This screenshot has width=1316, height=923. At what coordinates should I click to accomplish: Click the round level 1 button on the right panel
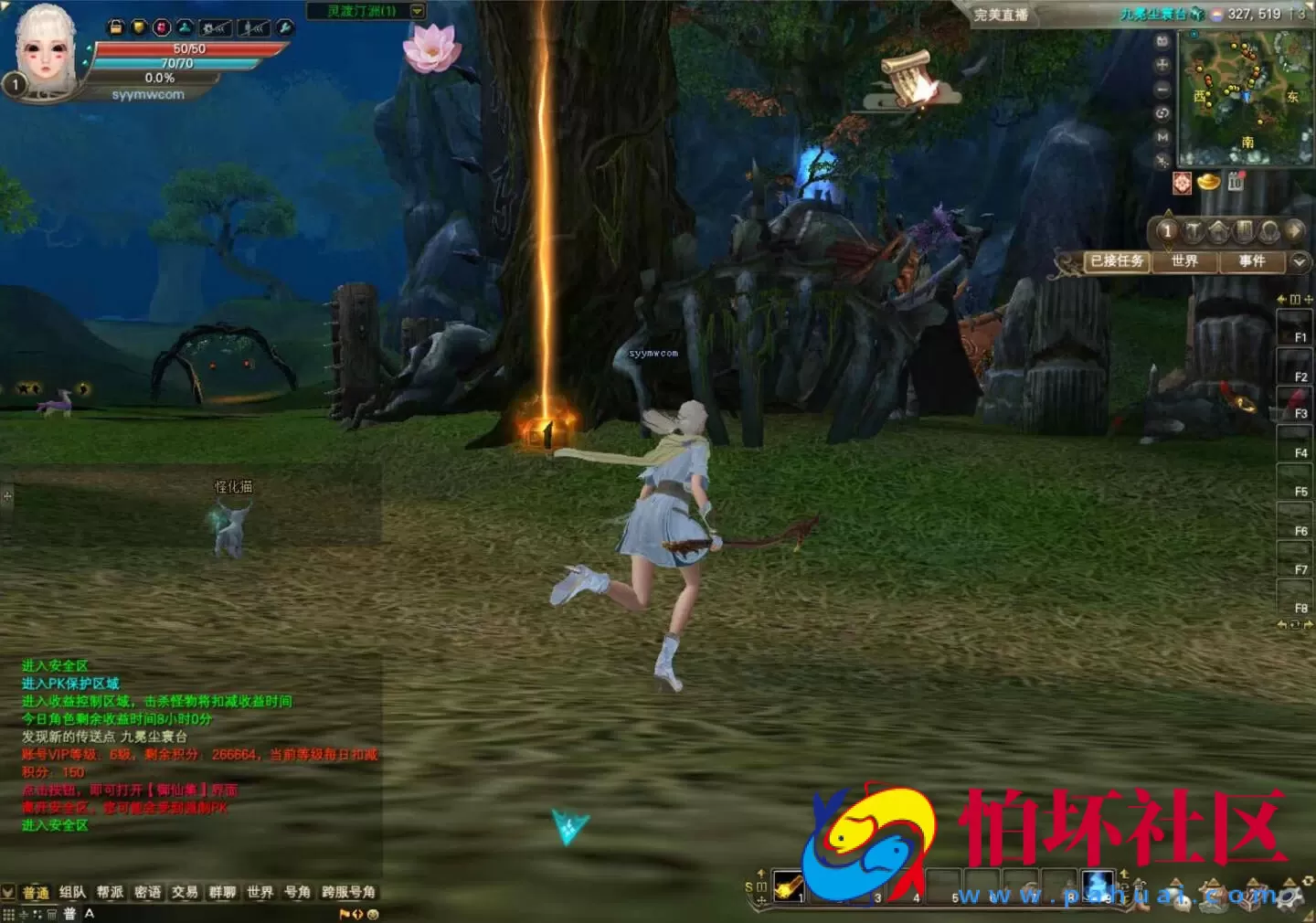[1166, 230]
